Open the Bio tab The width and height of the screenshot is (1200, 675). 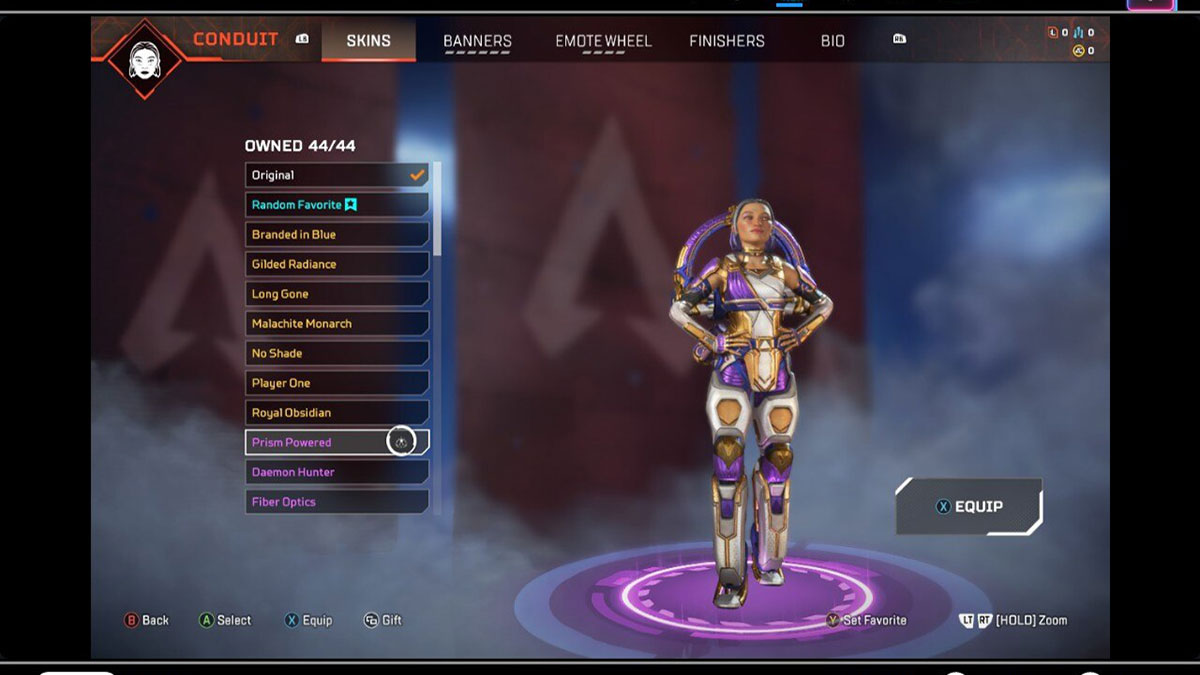[x=832, y=41]
